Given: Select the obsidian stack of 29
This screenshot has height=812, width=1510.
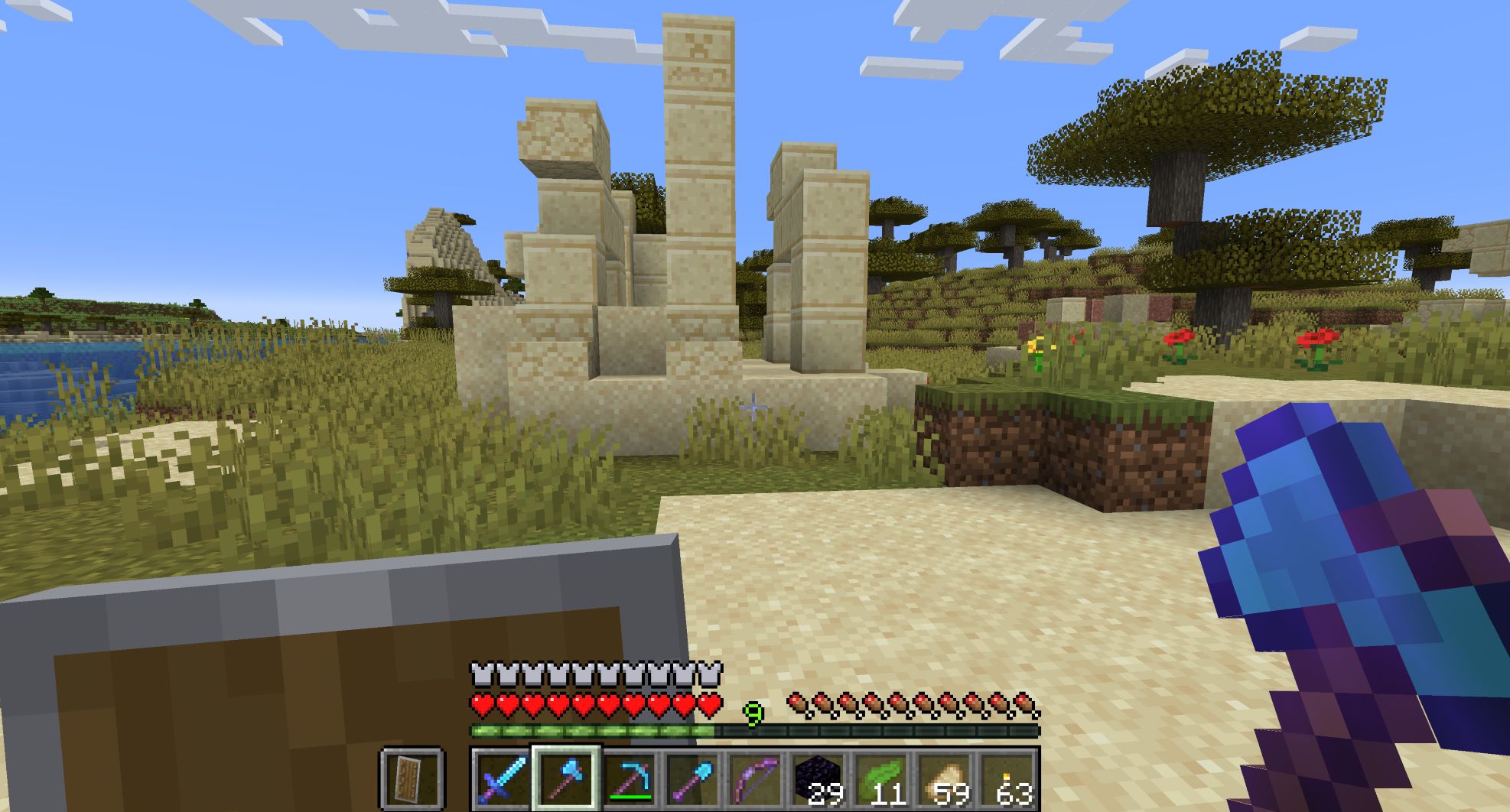Looking at the screenshot, I should click(x=819, y=780).
